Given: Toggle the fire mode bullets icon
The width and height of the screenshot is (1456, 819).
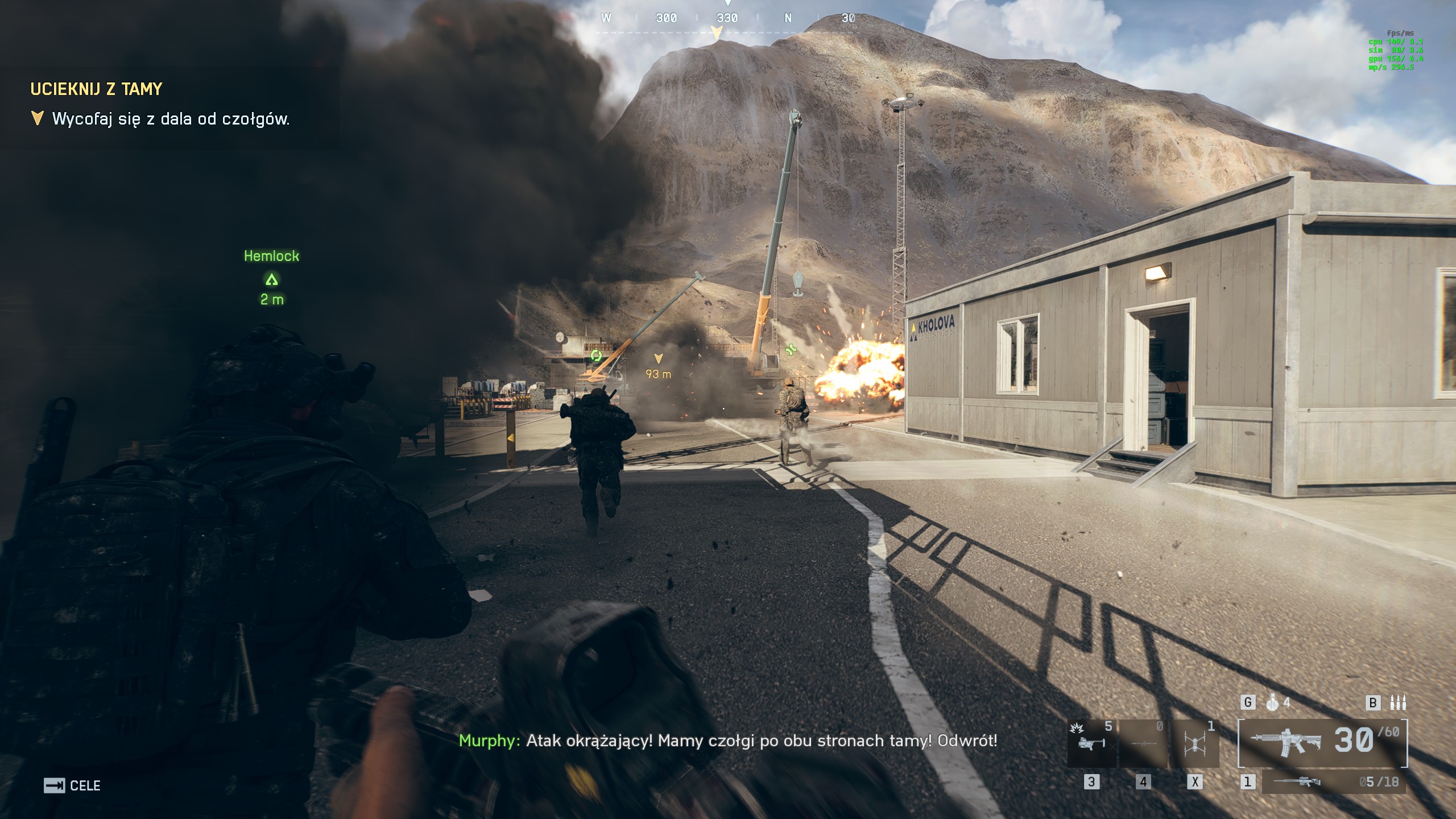Looking at the screenshot, I should pos(1398,703).
